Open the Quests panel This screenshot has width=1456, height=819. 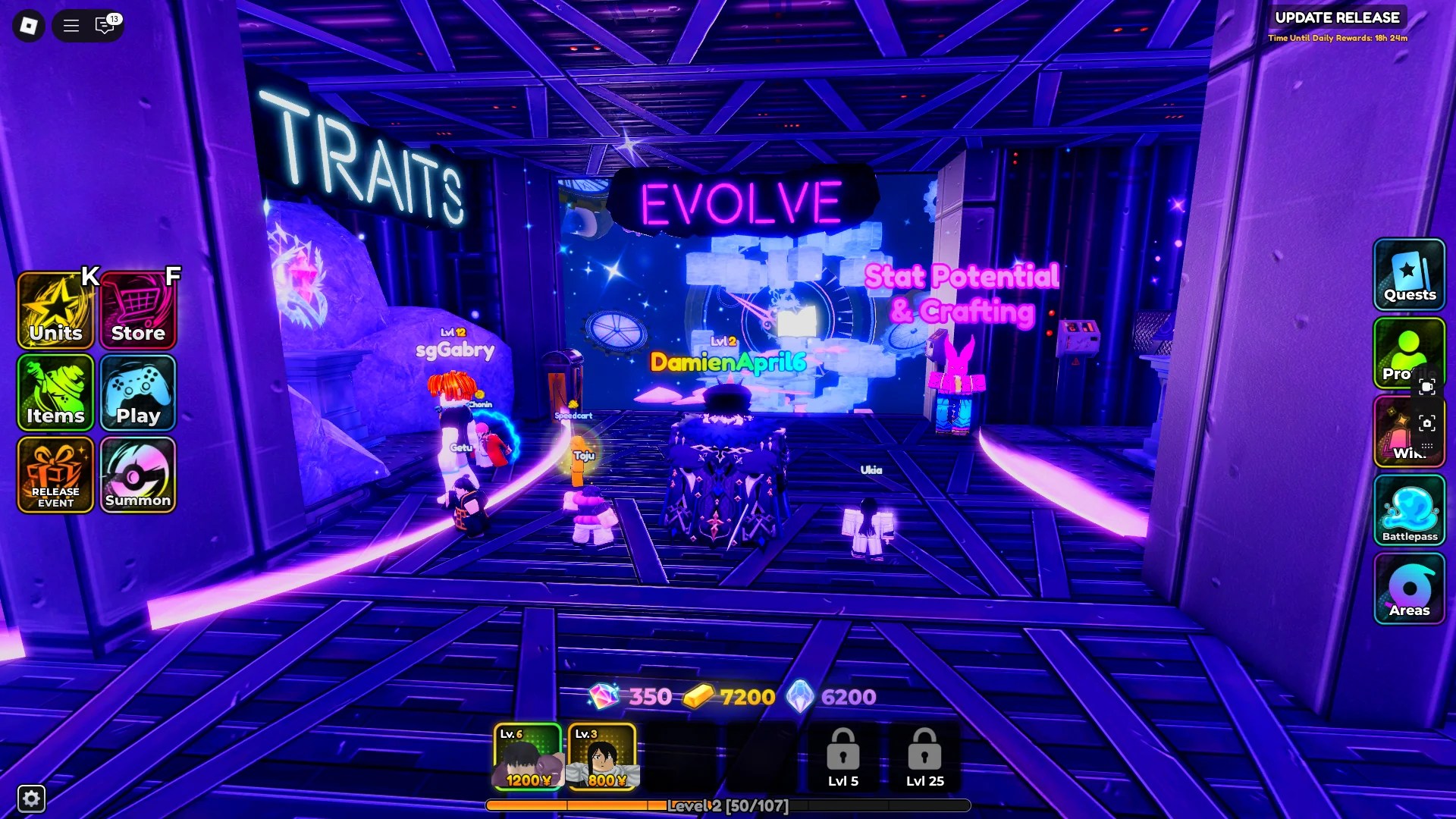pyautogui.click(x=1409, y=275)
